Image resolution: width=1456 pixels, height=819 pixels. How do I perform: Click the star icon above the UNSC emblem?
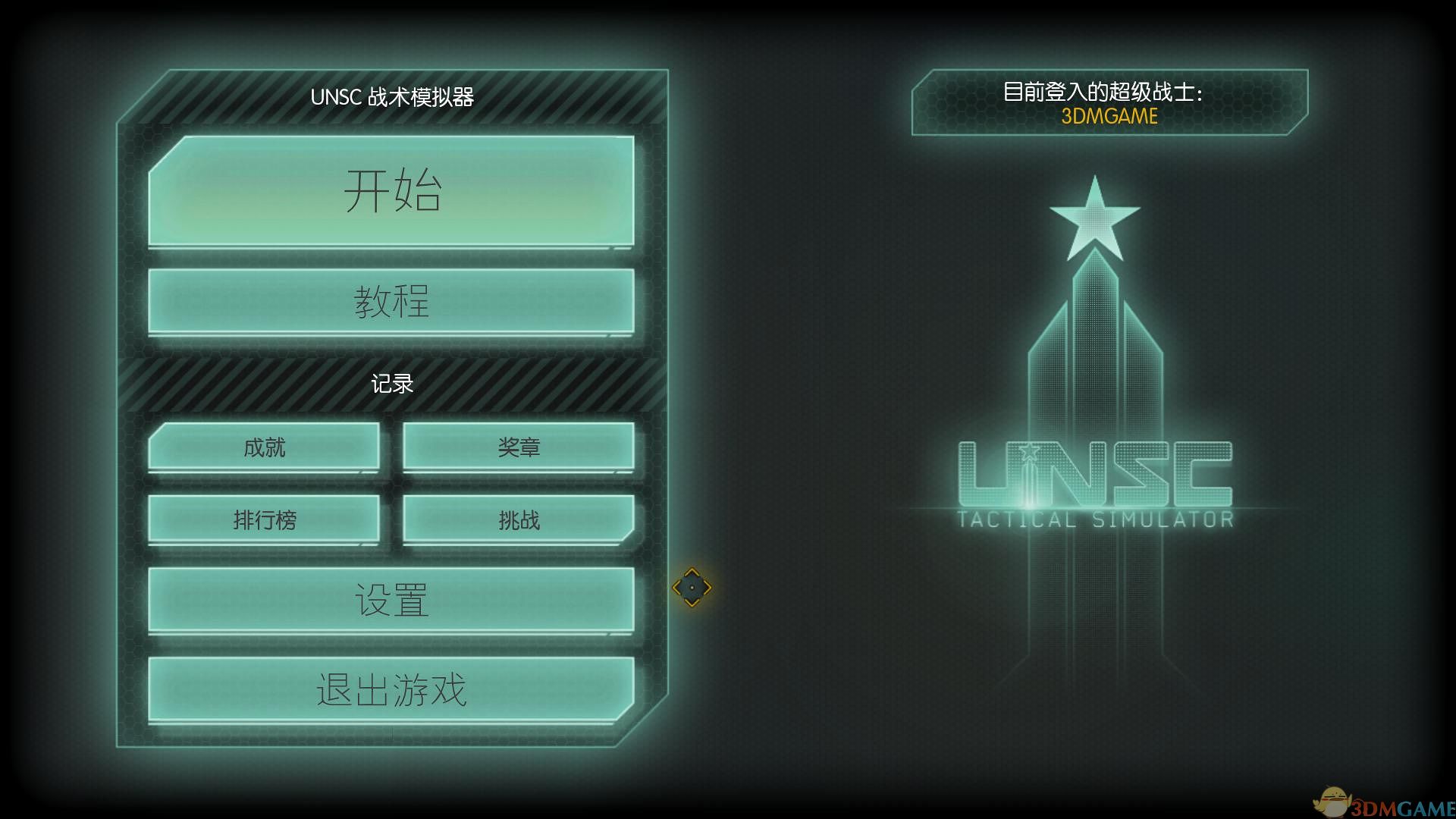pyautogui.click(x=1097, y=218)
